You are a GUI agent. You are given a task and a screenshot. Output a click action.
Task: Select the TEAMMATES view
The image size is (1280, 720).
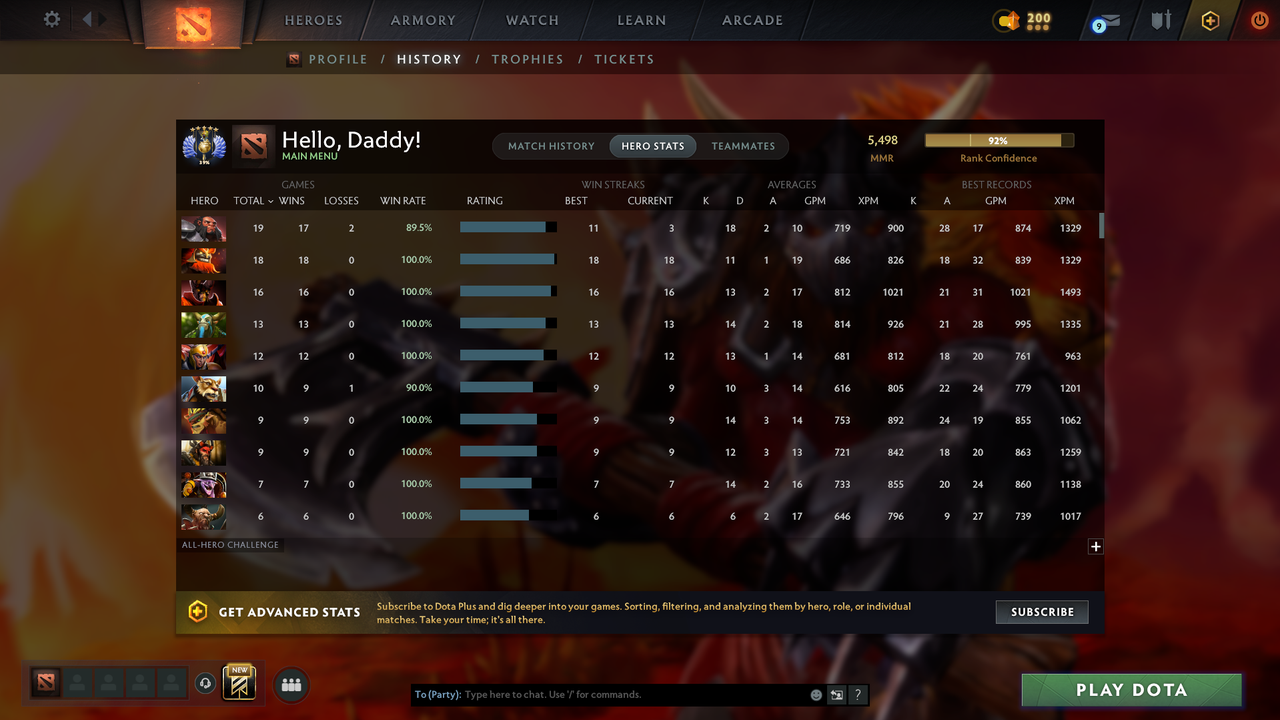[x=744, y=146]
